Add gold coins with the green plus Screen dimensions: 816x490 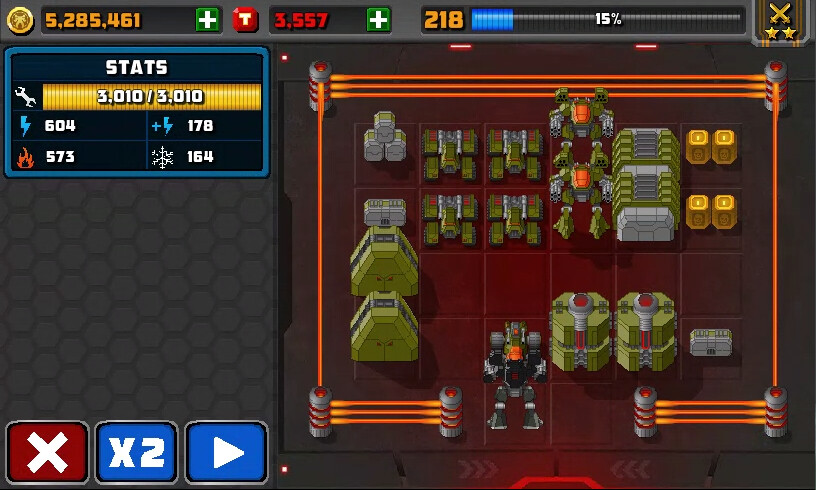point(208,19)
